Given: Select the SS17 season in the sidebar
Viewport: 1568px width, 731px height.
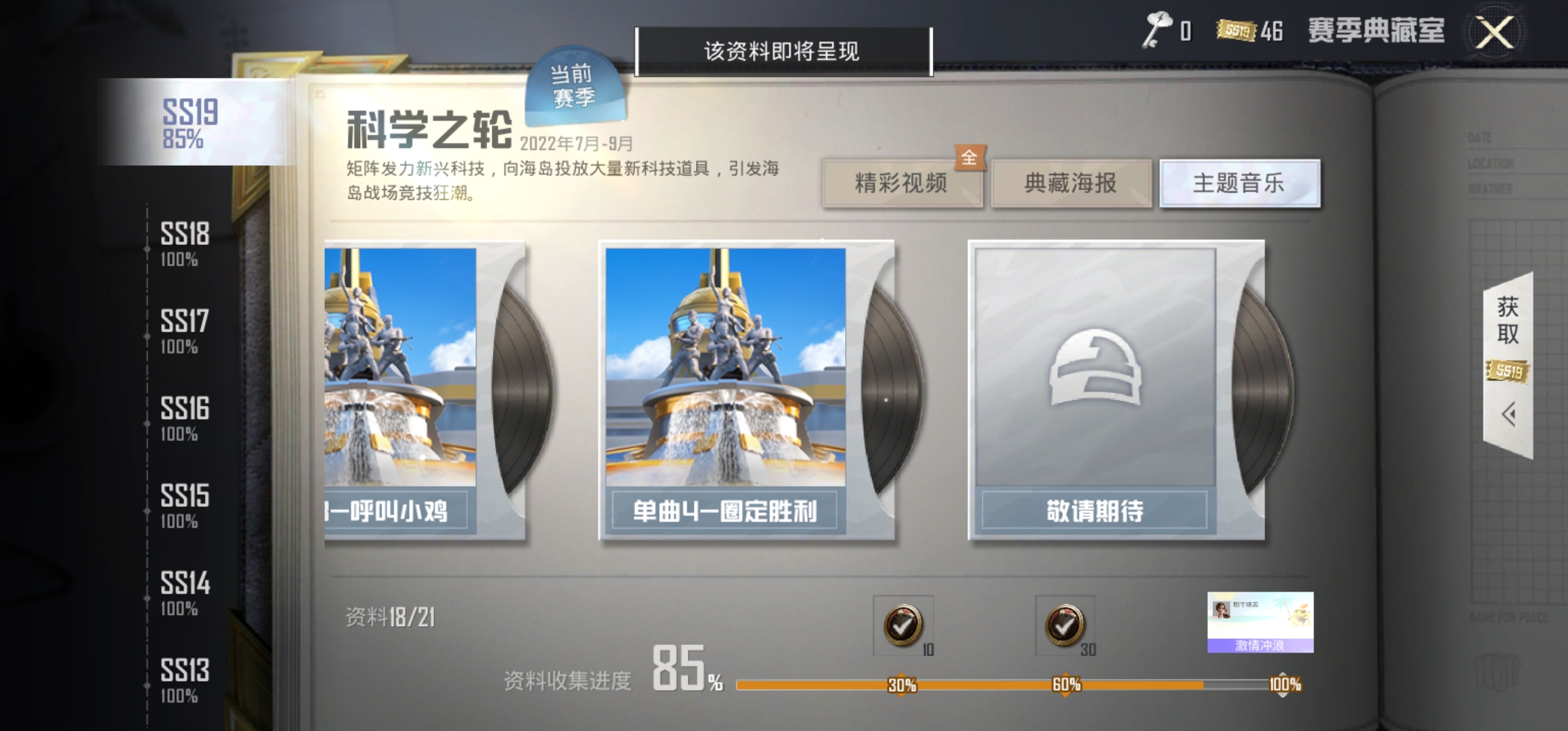Looking at the screenshot, I should click(x=183, y=329).
